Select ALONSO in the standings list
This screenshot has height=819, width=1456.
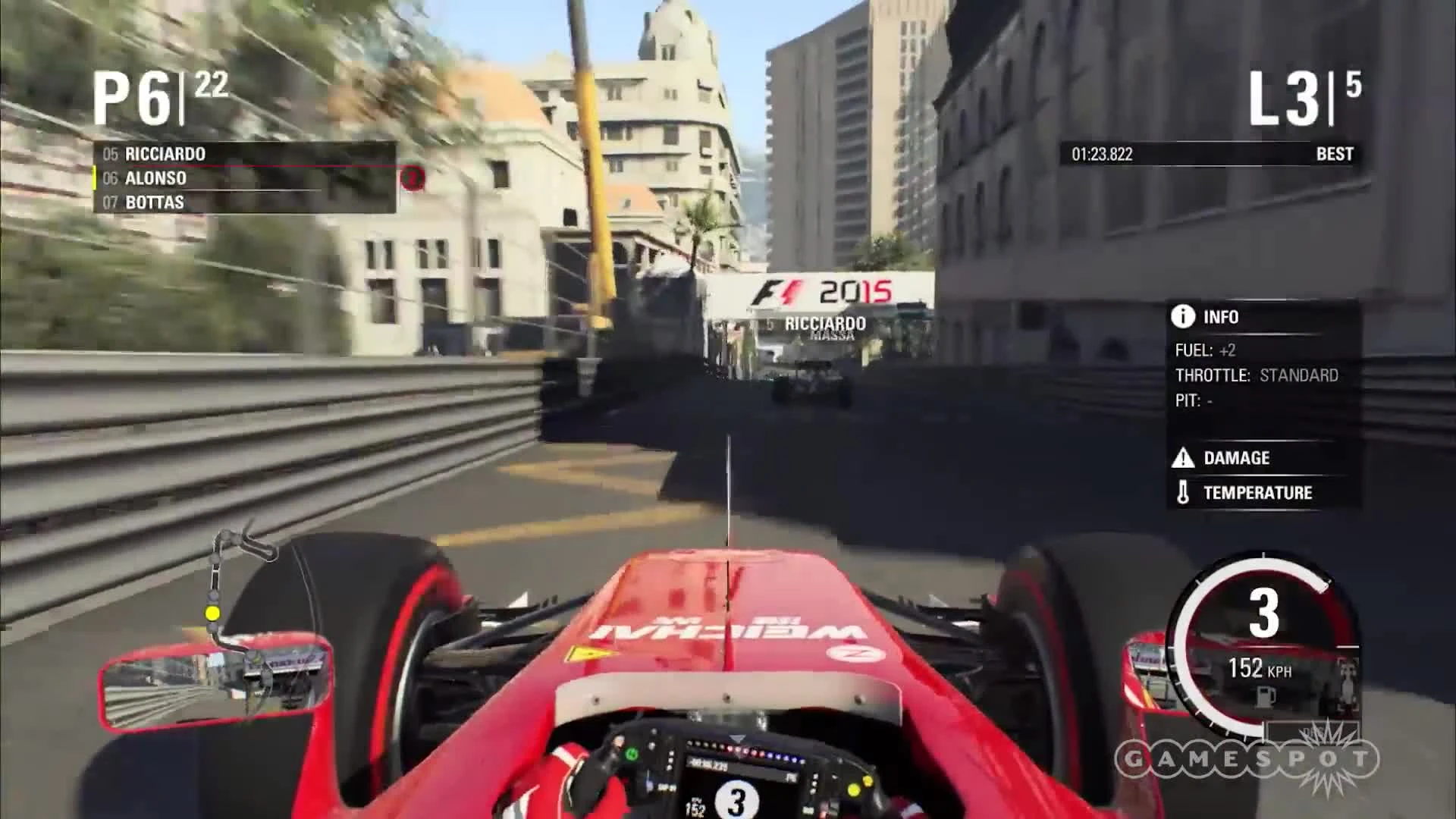pos(156,178)
